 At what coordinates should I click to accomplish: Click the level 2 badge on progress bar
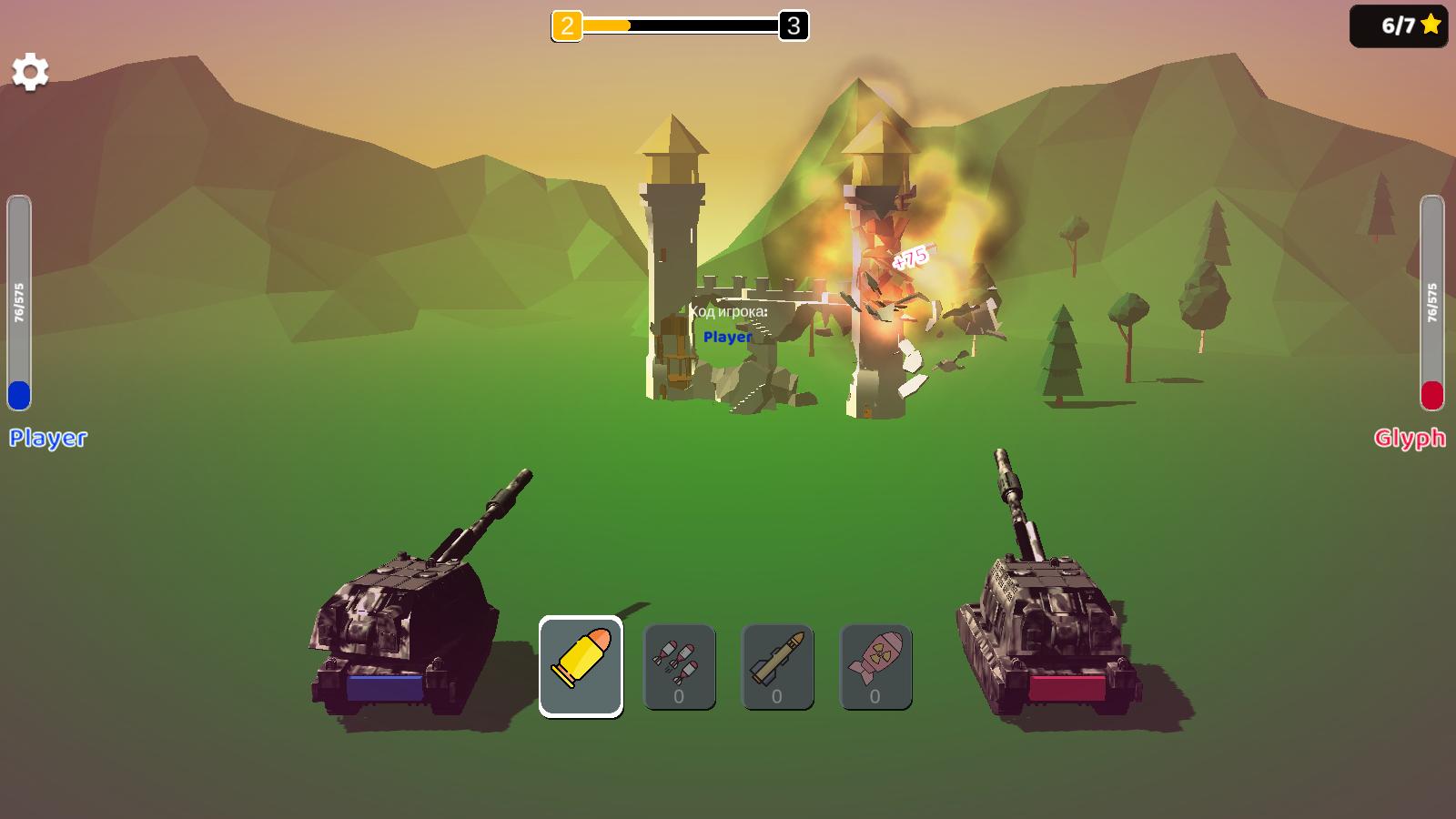[x=566, y=26]
